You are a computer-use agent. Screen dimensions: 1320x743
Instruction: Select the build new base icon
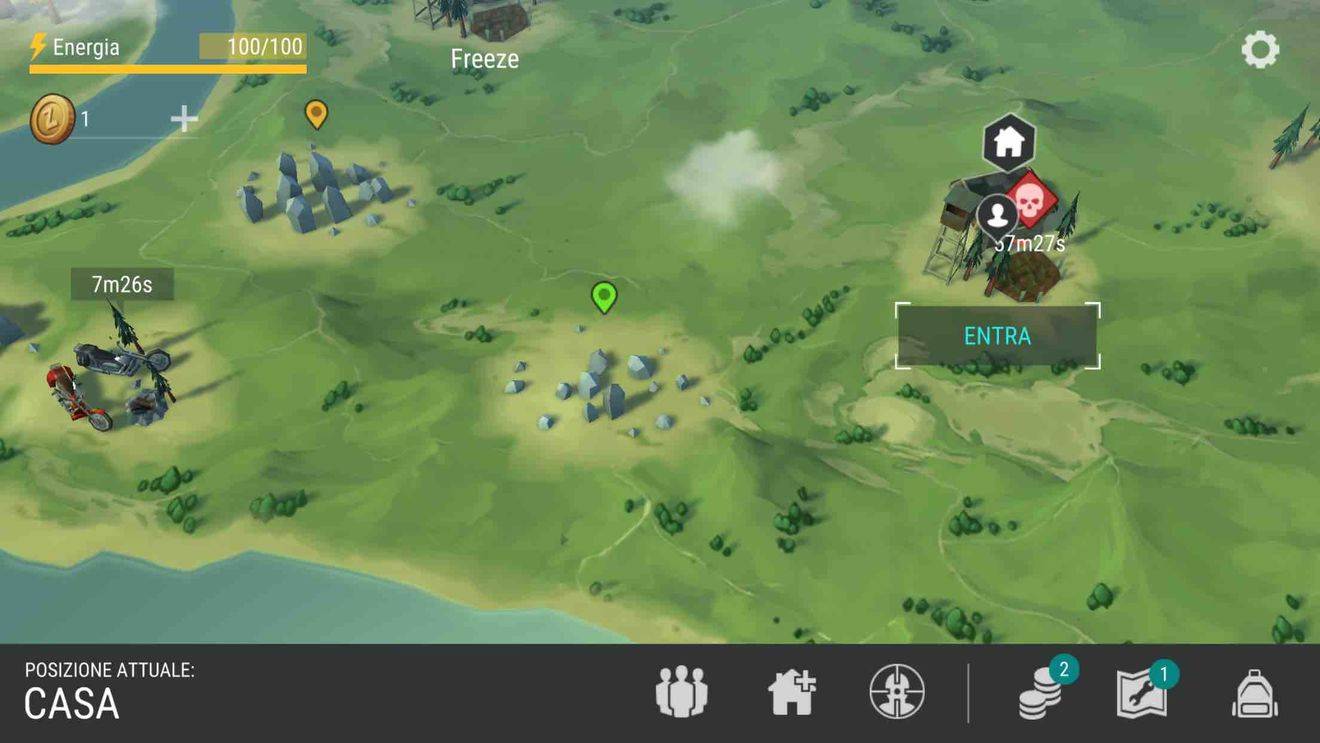pyautogui.click(x=790, y=690)
